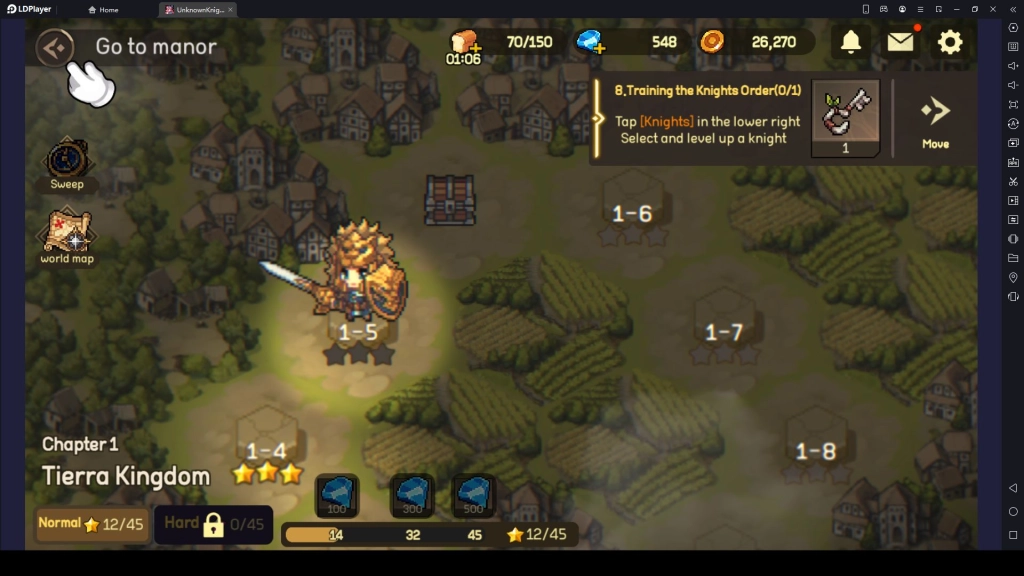Select stage 1-6

(x=632, y=213)
